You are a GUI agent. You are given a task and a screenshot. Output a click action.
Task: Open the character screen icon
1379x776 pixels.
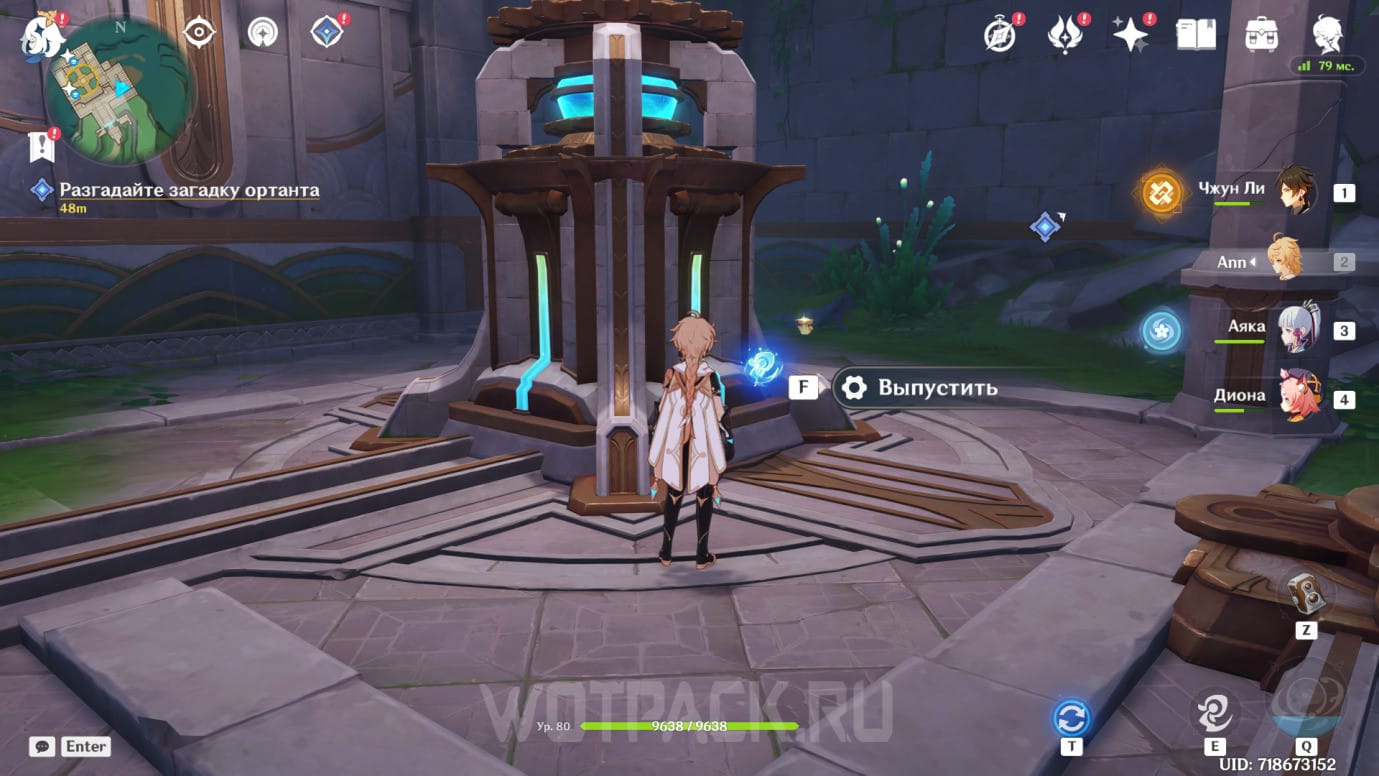coord(1328,33)
